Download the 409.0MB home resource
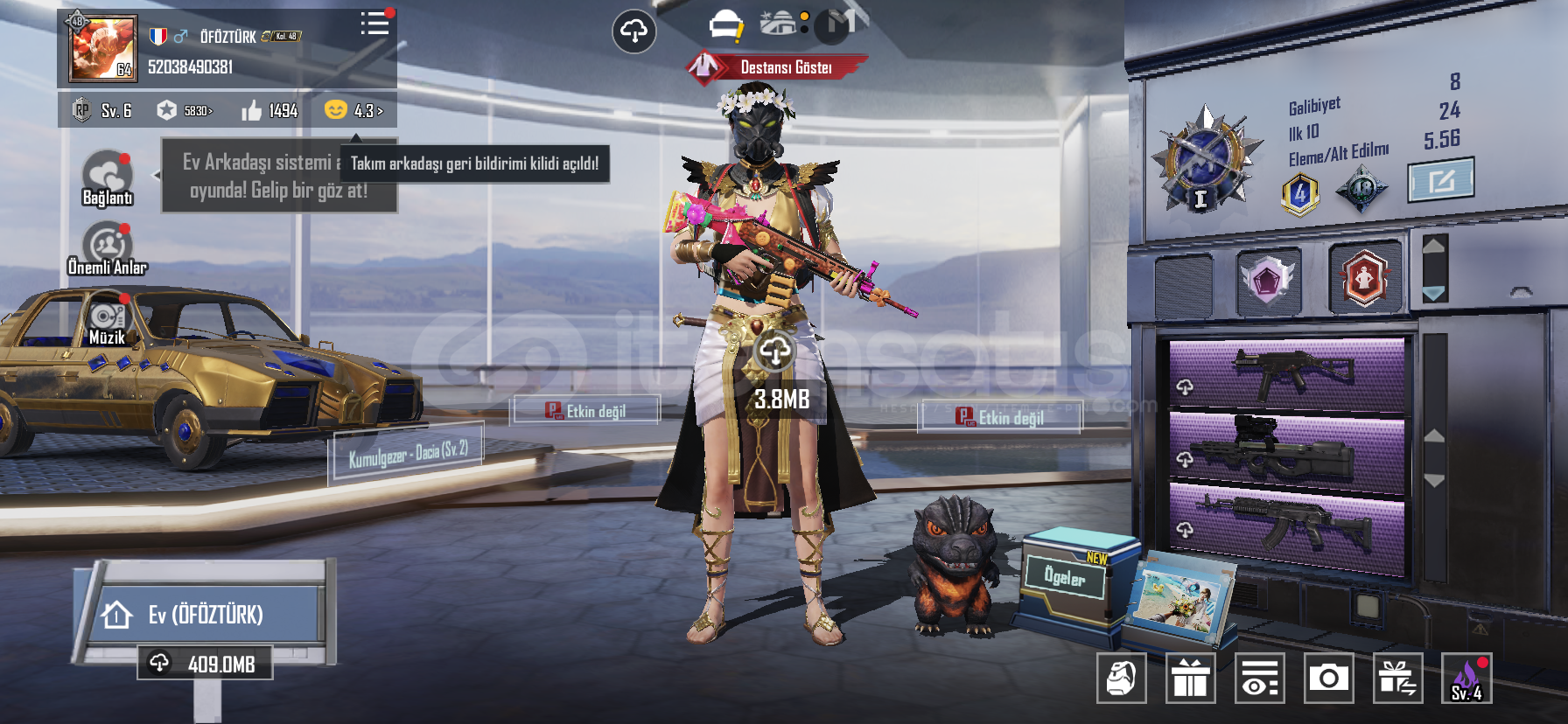The image size is (1568, 724). click(x=206, y=664)
